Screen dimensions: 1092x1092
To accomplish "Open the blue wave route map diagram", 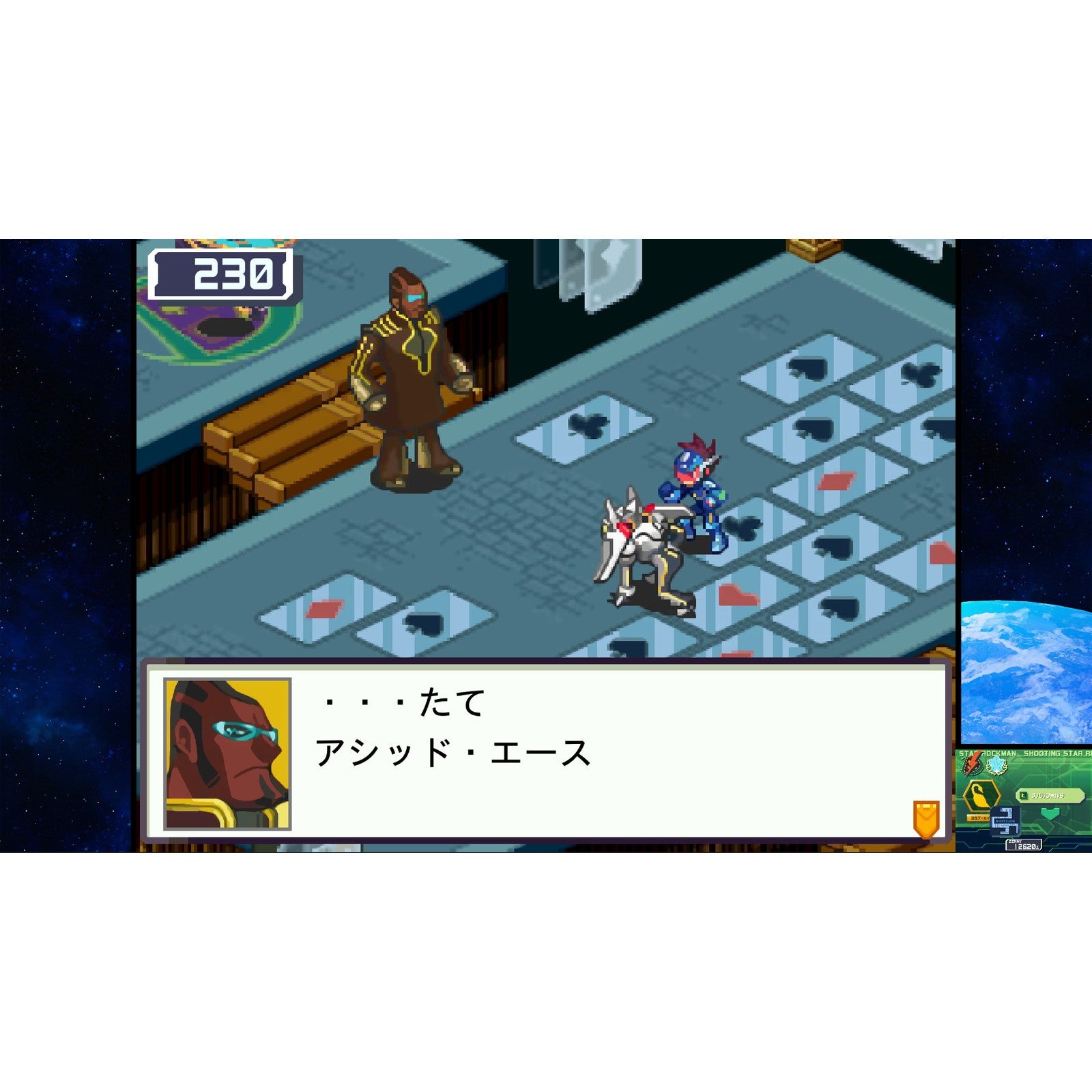I will [x=1005, y=822].
